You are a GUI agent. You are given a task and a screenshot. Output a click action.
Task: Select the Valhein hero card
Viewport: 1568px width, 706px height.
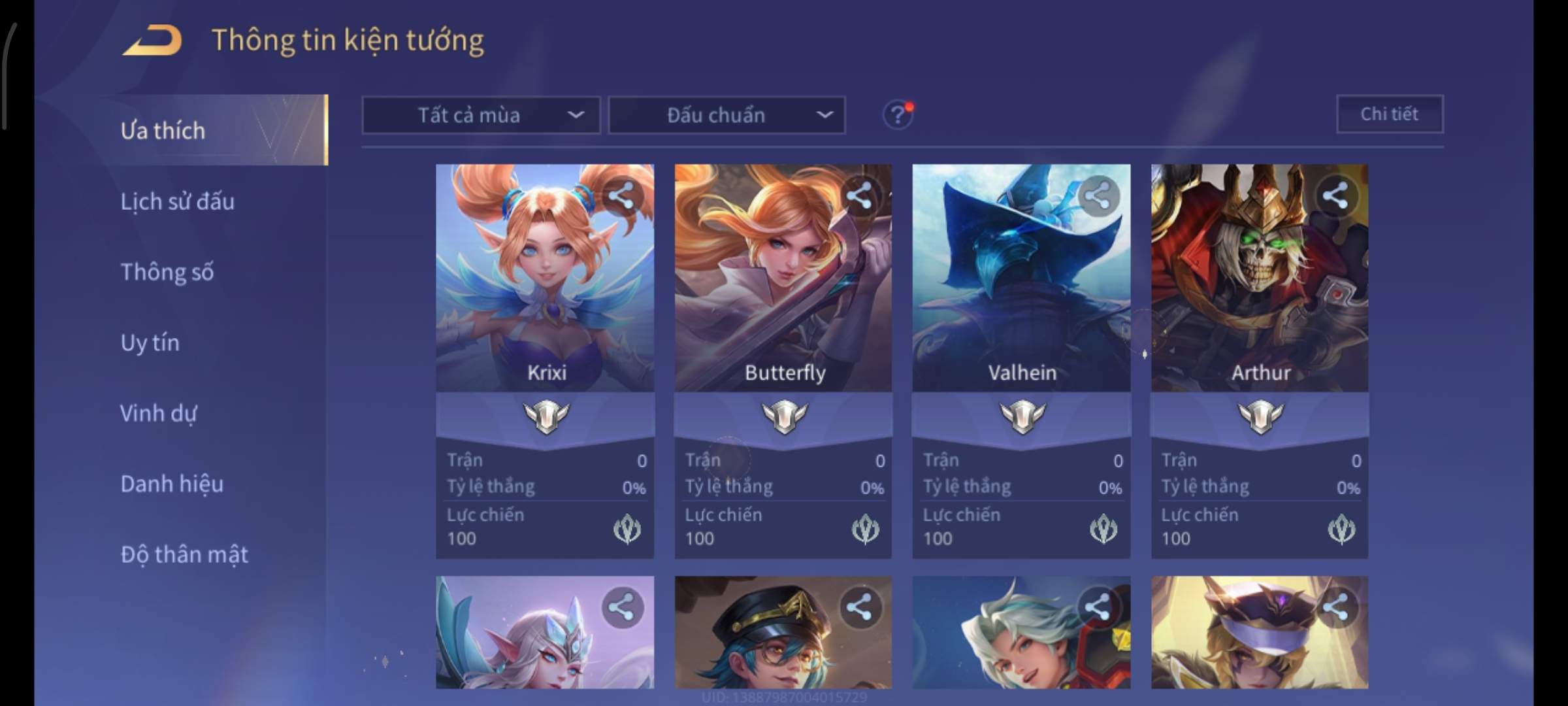(1021, 294)
